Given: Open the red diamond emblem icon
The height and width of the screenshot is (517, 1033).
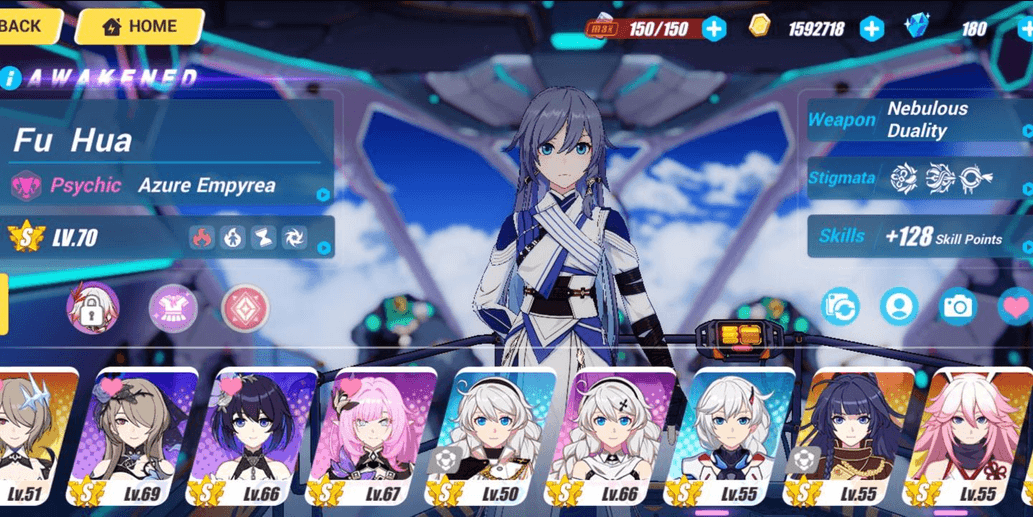Looking at the screenshot, I should point(245,308).
